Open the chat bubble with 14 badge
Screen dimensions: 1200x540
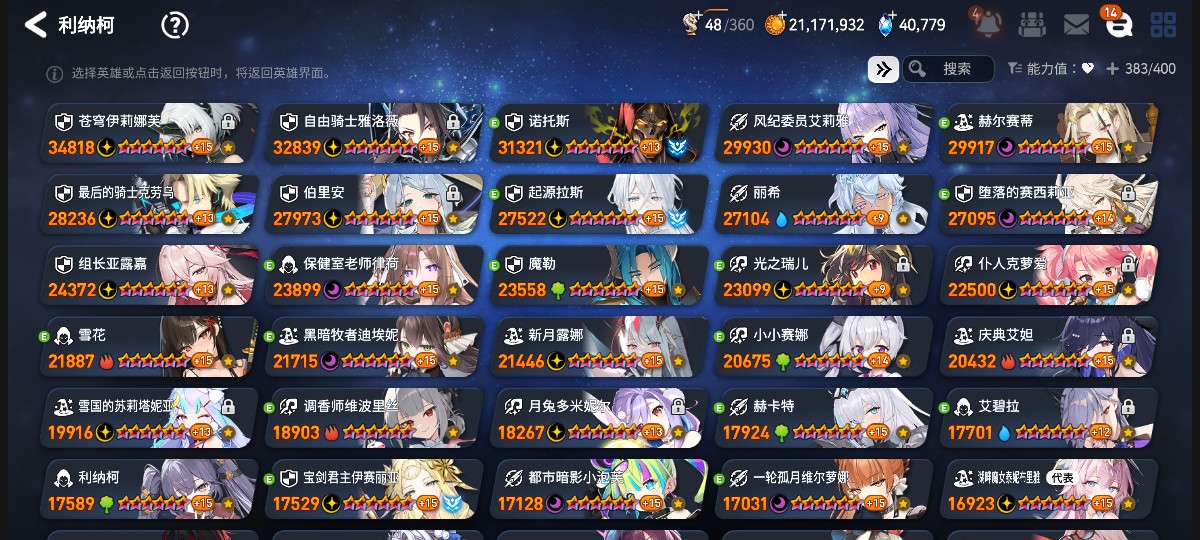(1118, 25)
